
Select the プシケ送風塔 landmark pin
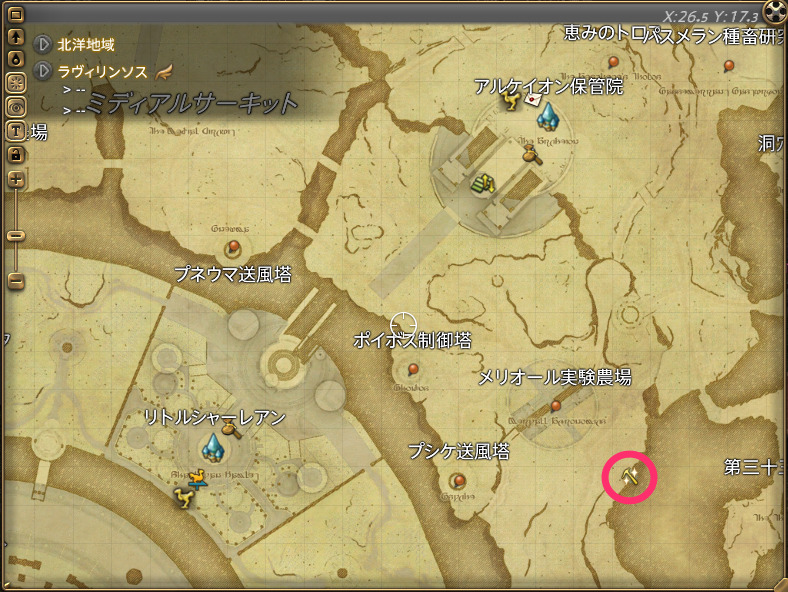(459, 480)
